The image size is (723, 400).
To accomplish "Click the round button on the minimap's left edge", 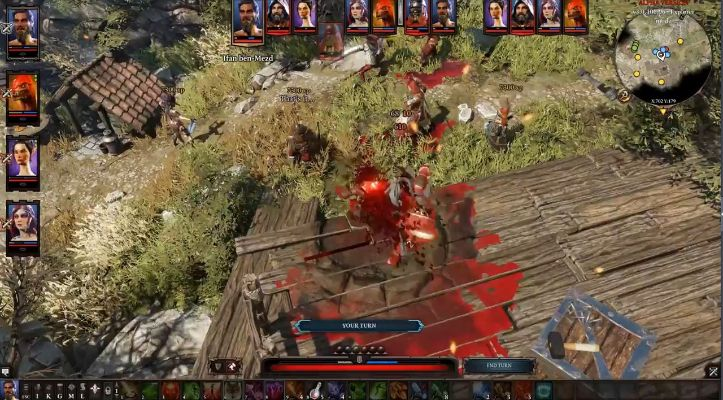I will coord(623,96).
